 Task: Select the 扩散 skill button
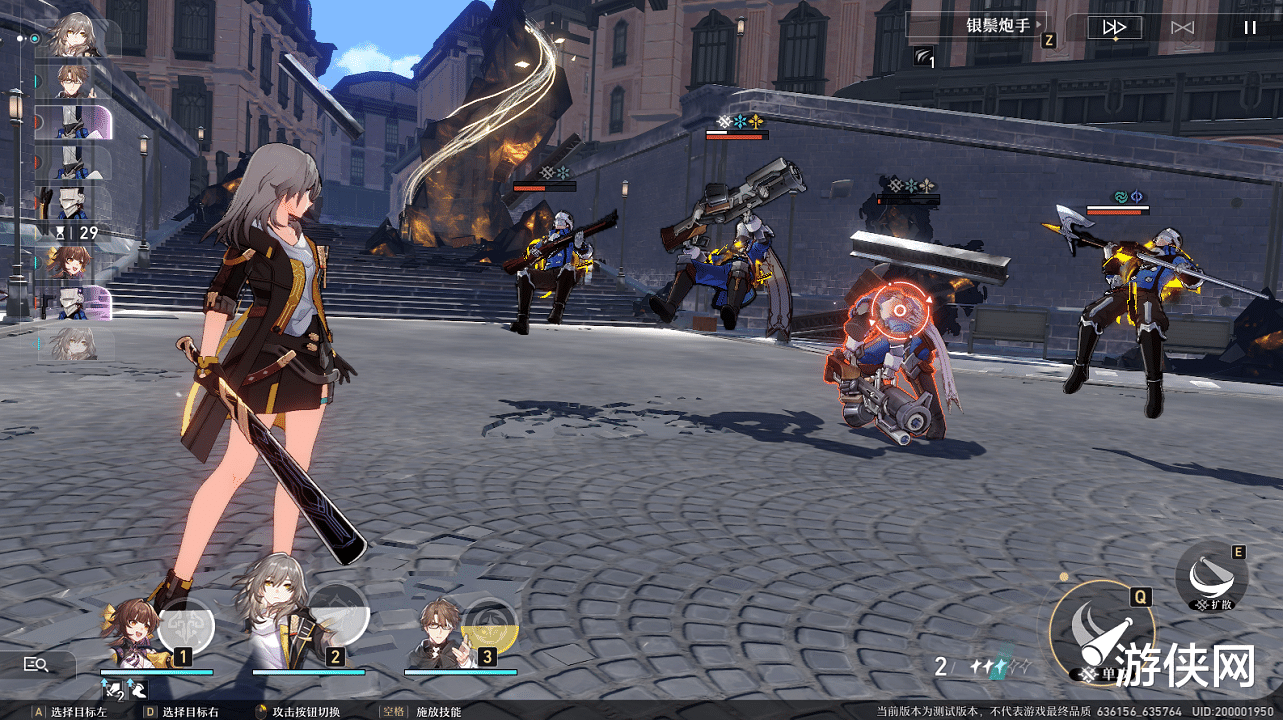pyautogui.click(x=1211, y=574)
